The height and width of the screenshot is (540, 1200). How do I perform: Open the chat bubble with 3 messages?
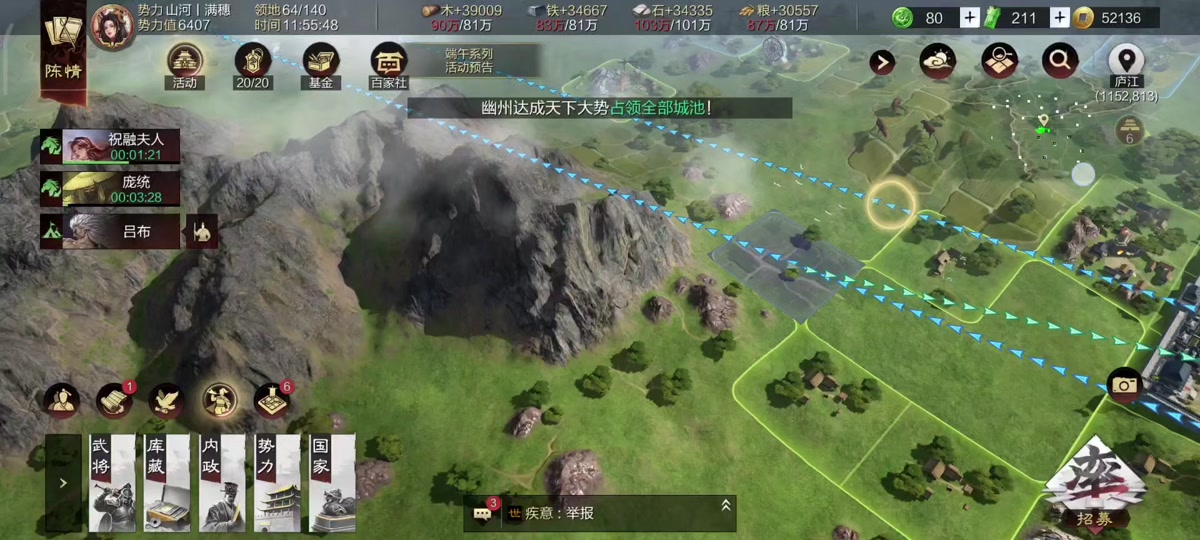(483, 513)
